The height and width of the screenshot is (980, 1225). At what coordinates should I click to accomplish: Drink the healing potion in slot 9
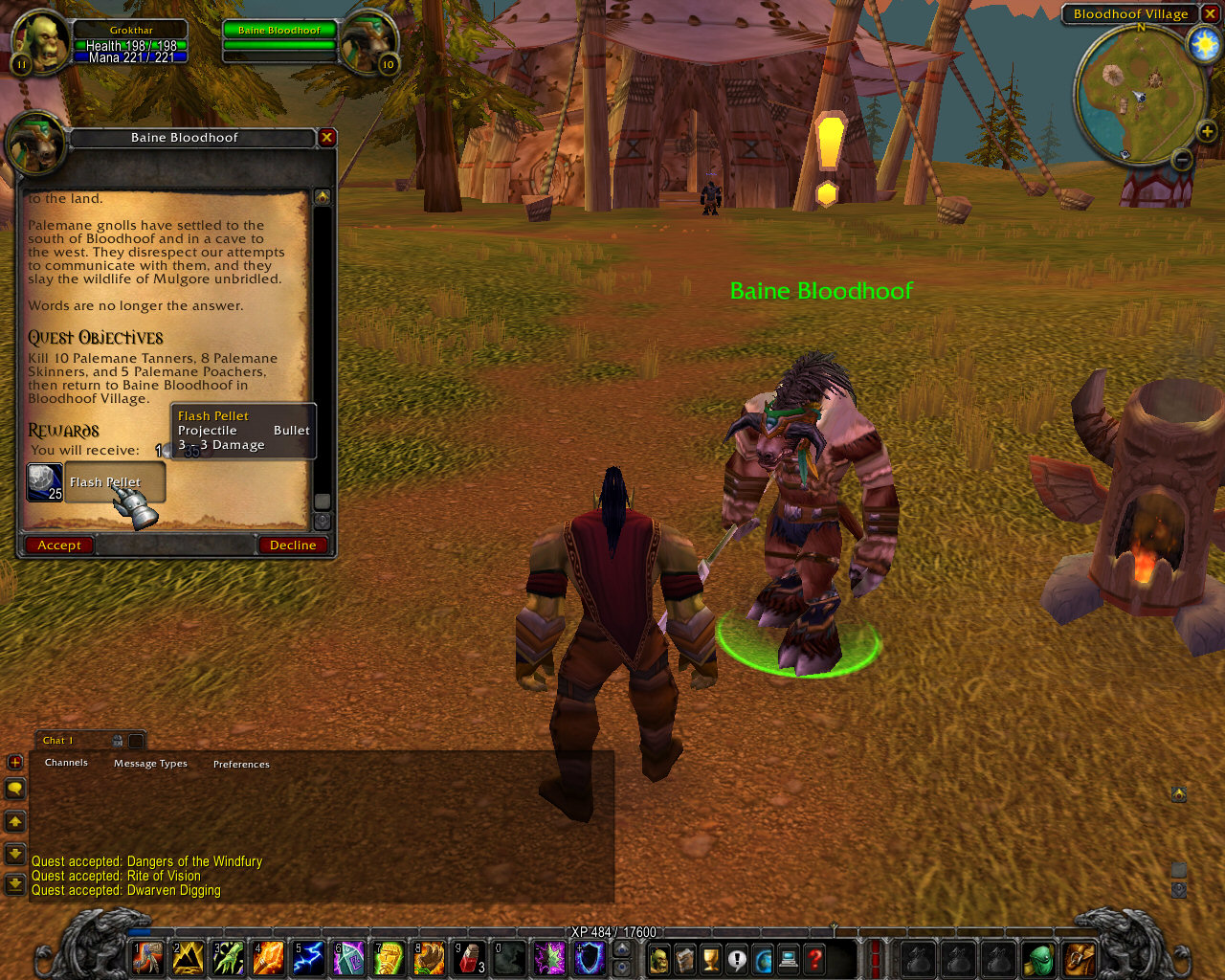pyautogui.click(x=469, y=958)
